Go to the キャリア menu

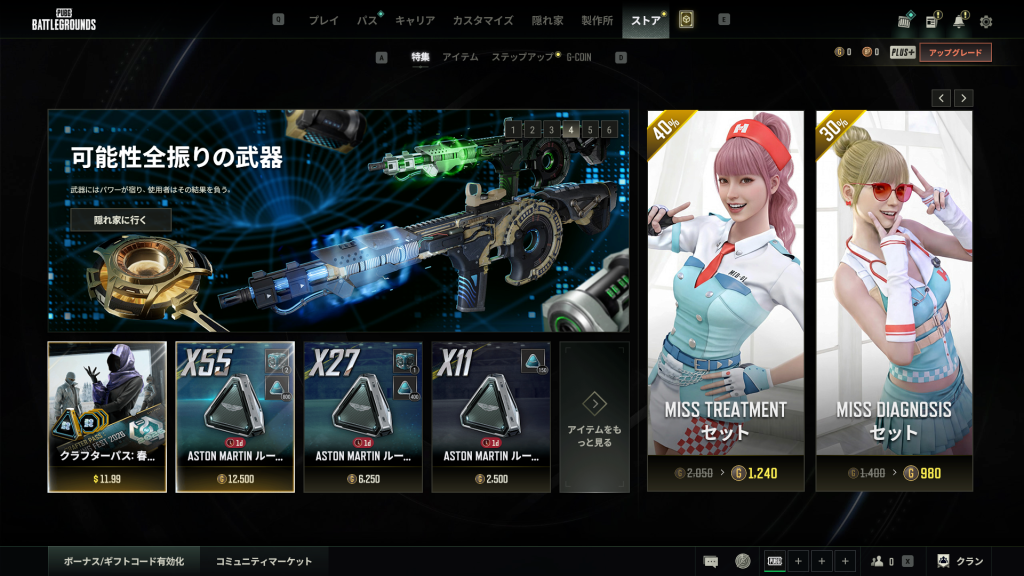(x=414, y=20)
